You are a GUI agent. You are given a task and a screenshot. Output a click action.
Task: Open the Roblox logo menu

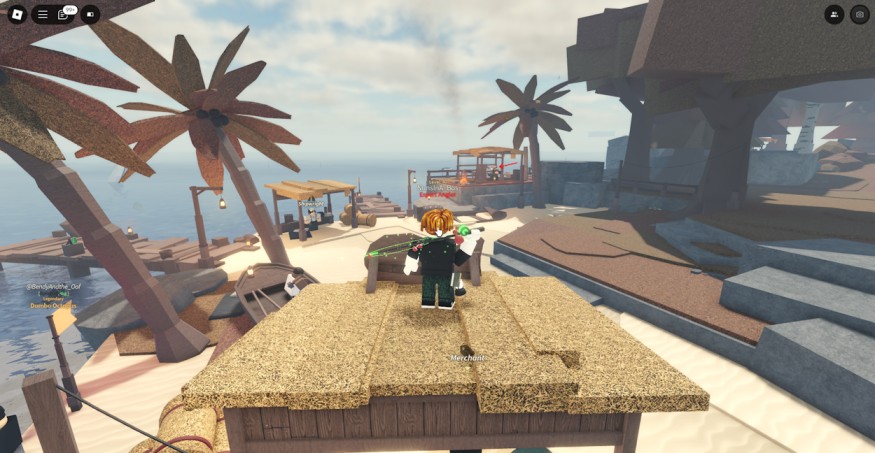(x=16, y=14)
